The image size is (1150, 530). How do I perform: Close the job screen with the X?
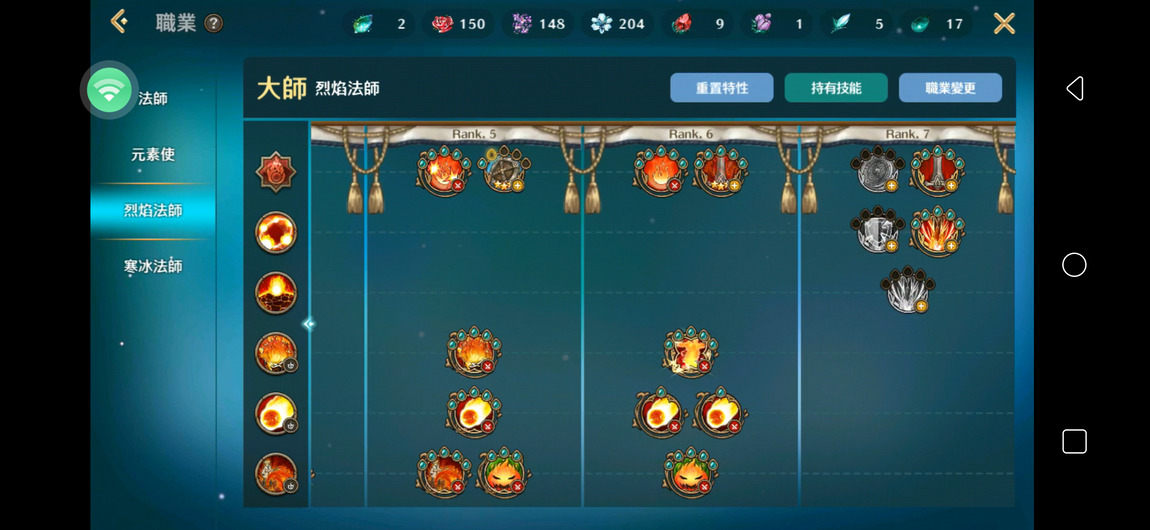click(1004, 23)
